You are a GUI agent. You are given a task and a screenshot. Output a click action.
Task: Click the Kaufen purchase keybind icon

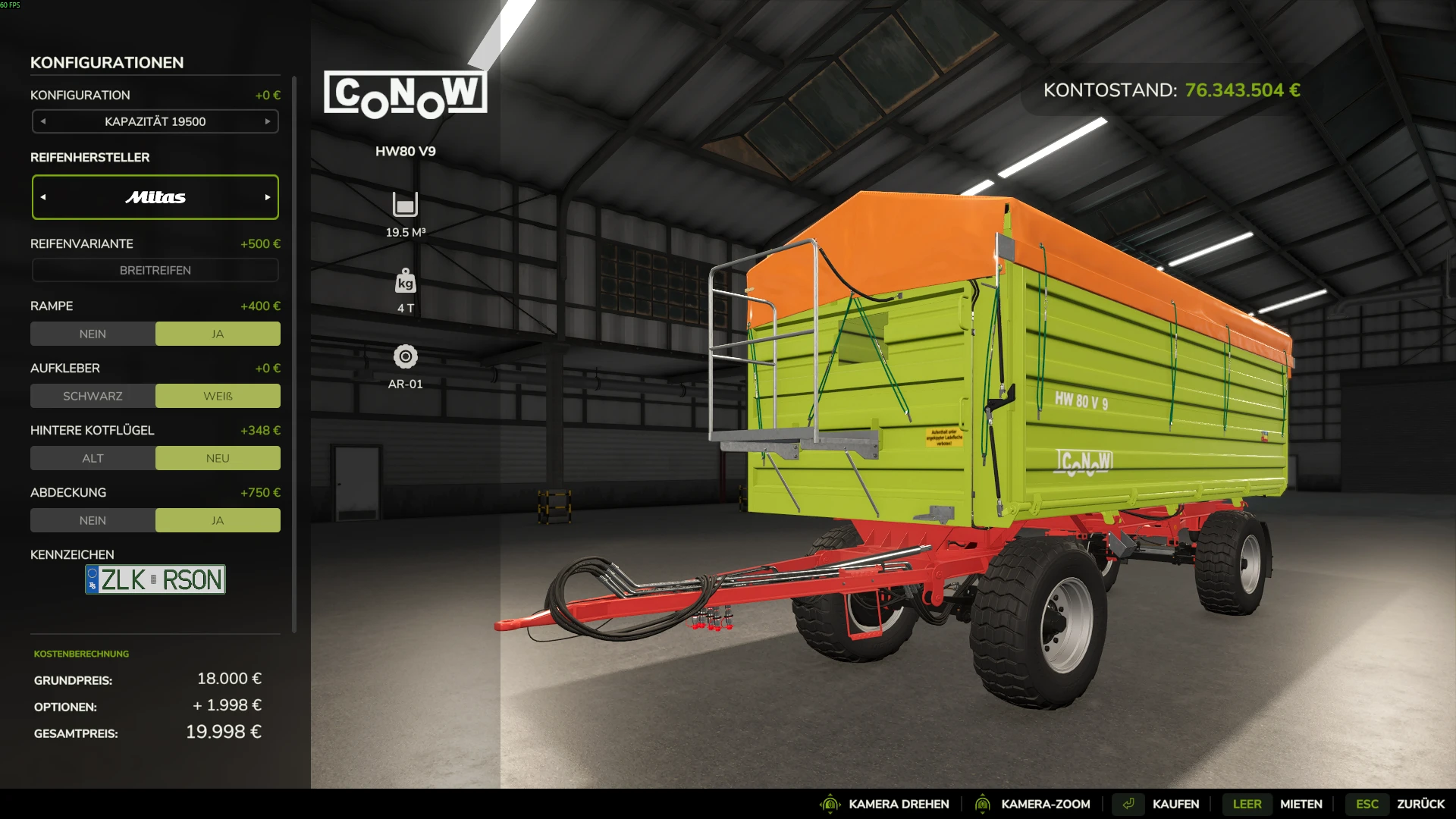tap(1128, 803)
